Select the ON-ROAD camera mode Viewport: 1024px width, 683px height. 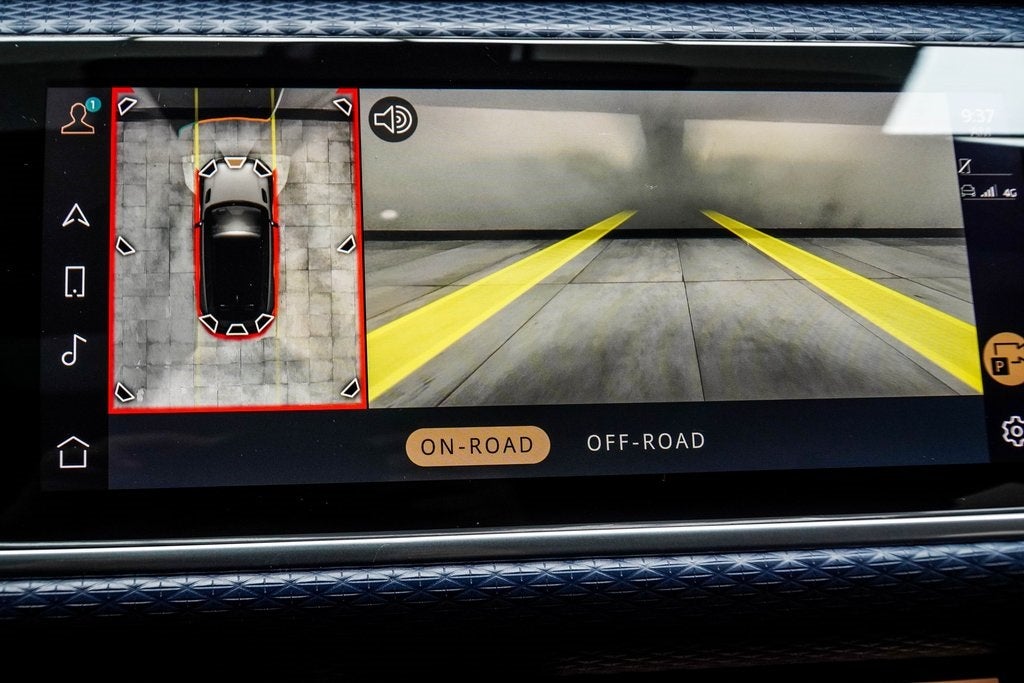477,445
